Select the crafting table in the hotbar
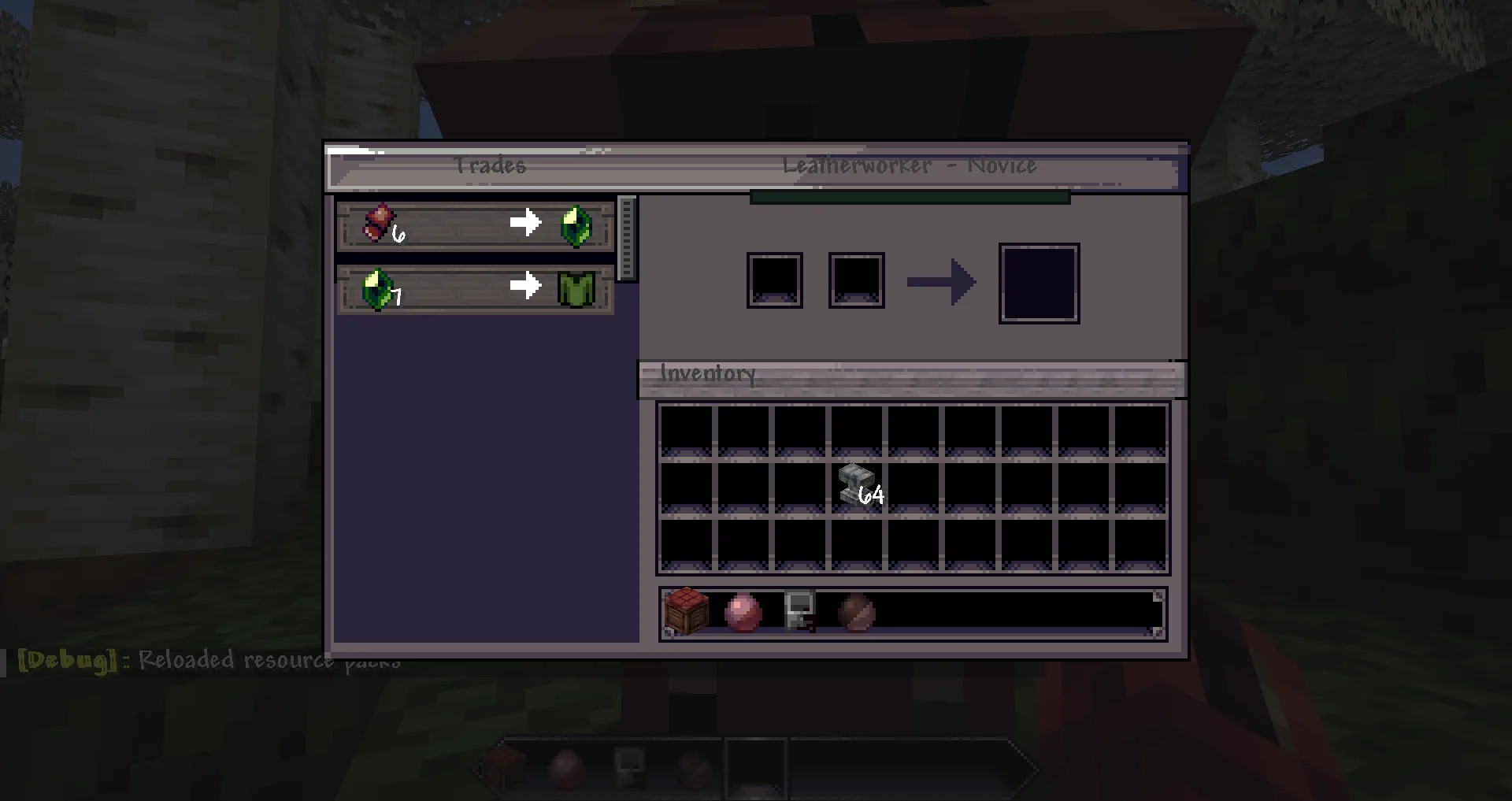 coord(686,614)
